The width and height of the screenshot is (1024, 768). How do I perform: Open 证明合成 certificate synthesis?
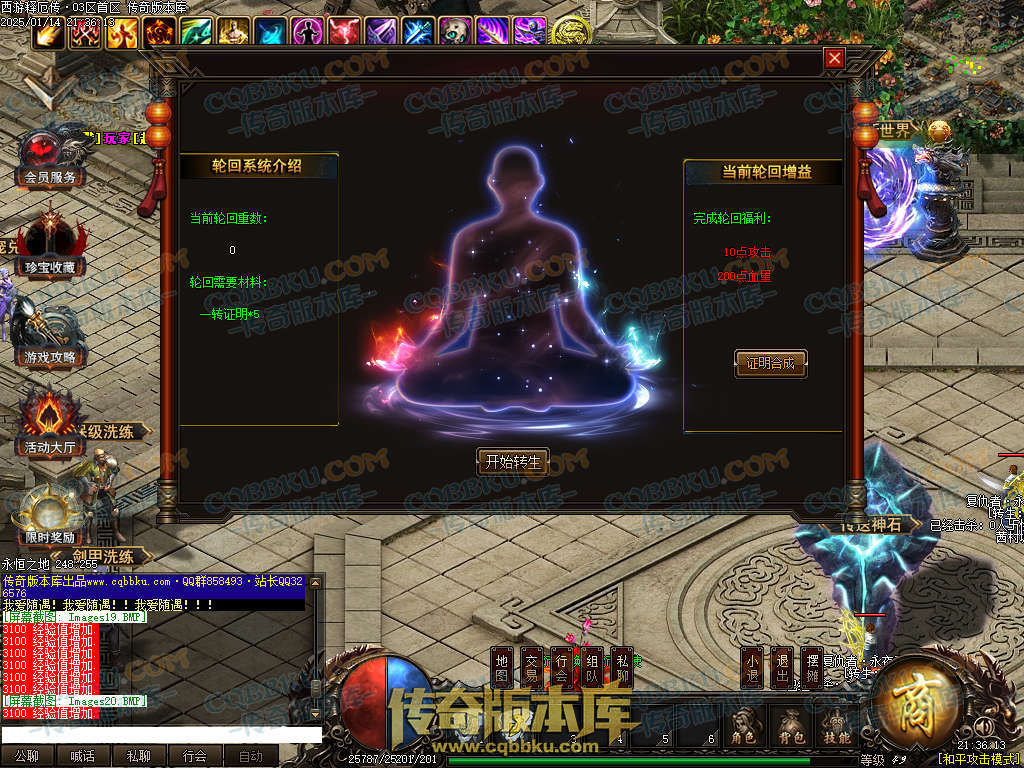tap(770, 363)
